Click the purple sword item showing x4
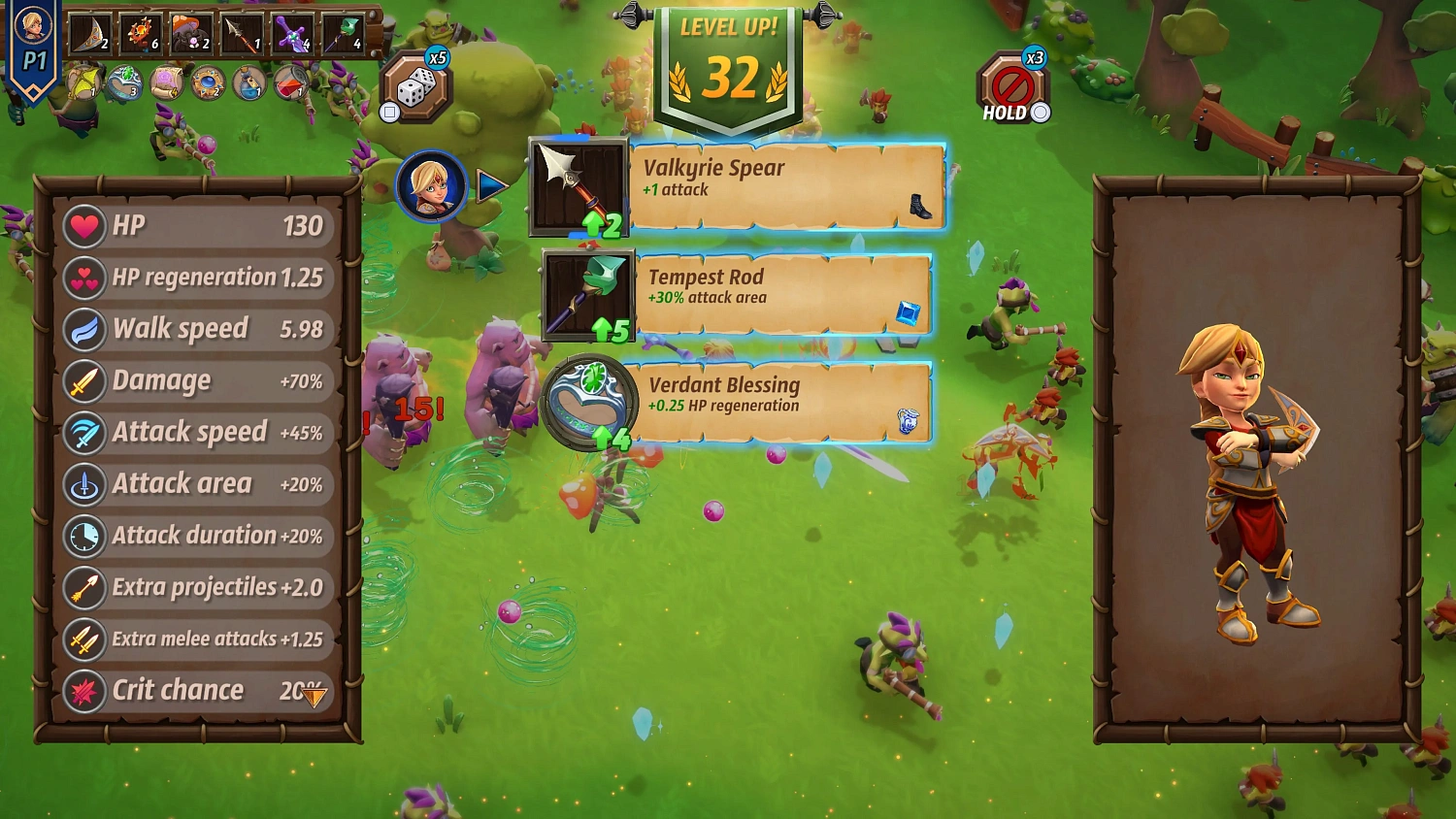 tap(289, 32)
